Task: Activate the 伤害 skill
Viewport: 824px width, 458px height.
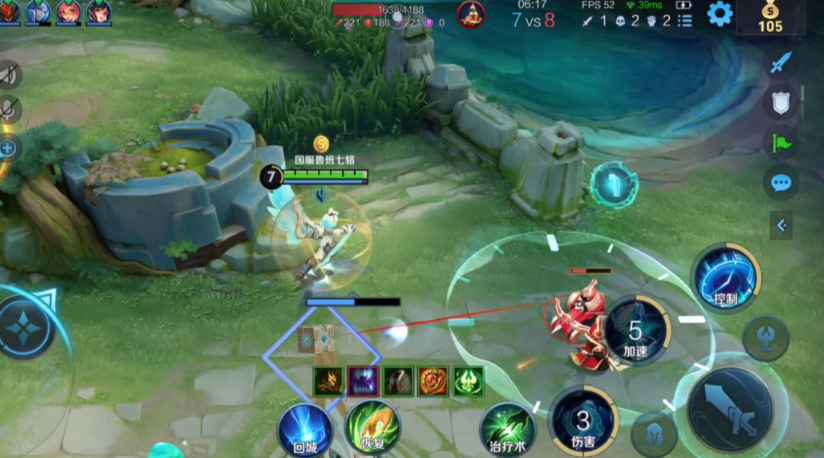Action: point(585,420)
